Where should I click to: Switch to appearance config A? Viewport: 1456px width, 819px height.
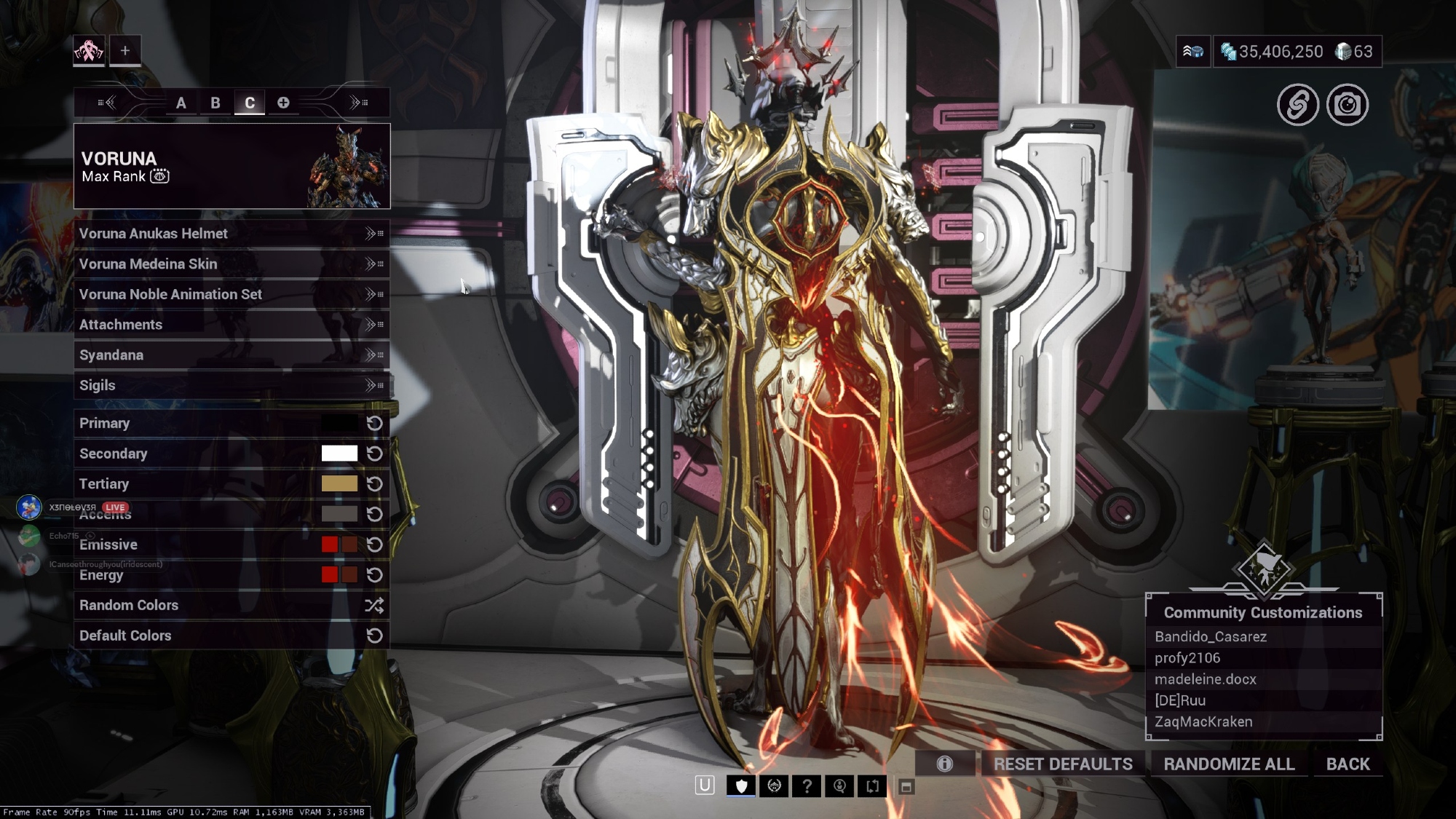(x=181, y=103)
